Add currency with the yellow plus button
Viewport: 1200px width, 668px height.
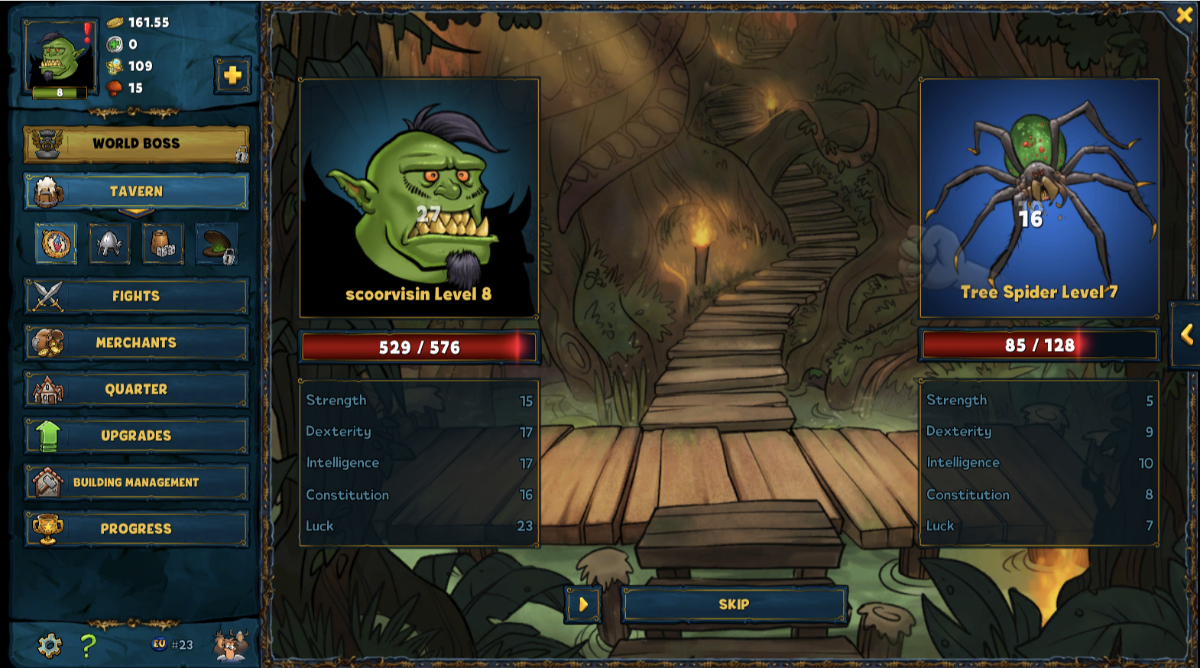click(232, 75)
